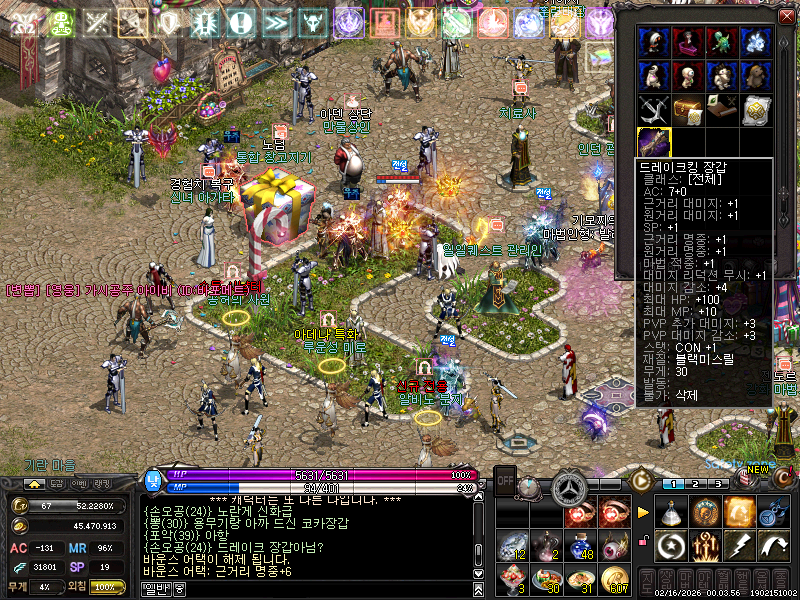
Task: Select the treasure chest item in inventory
Action: click(688, 108)
